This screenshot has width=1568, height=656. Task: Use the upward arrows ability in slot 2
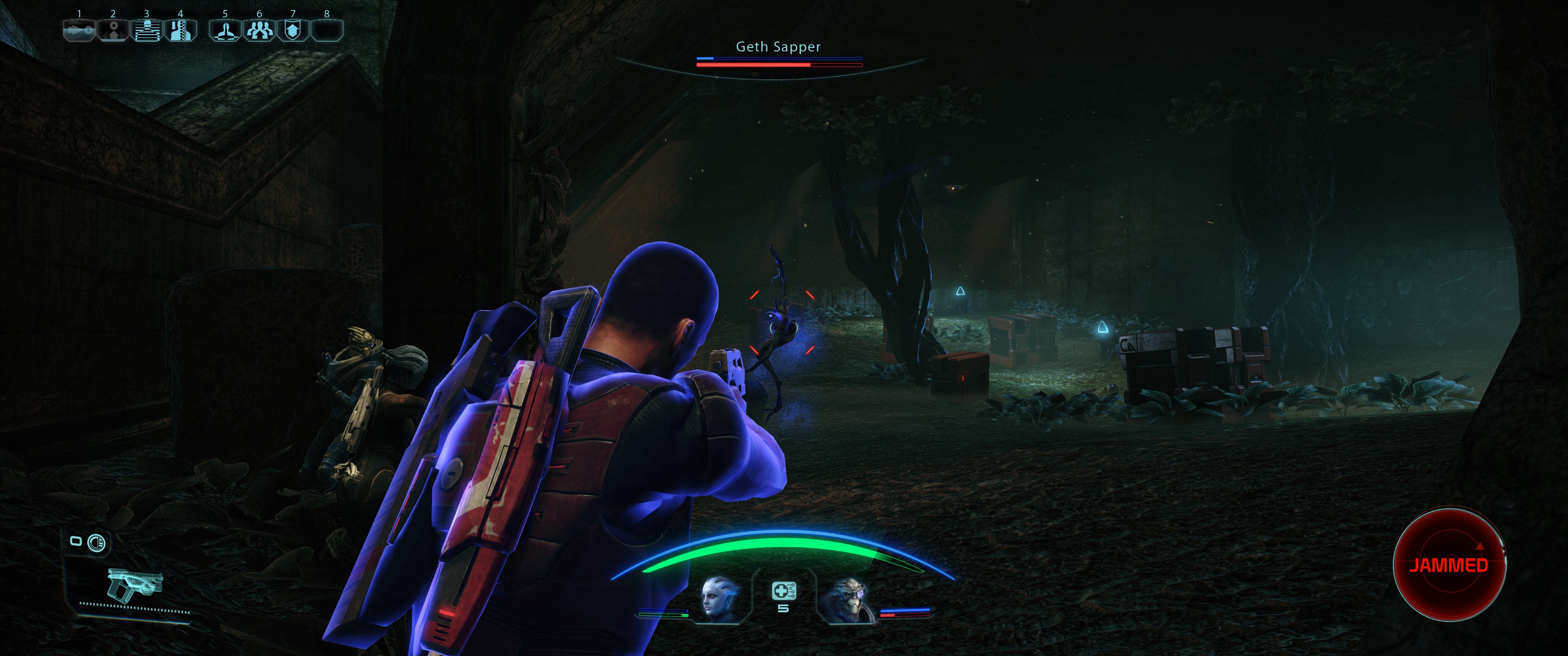point(113,31)
